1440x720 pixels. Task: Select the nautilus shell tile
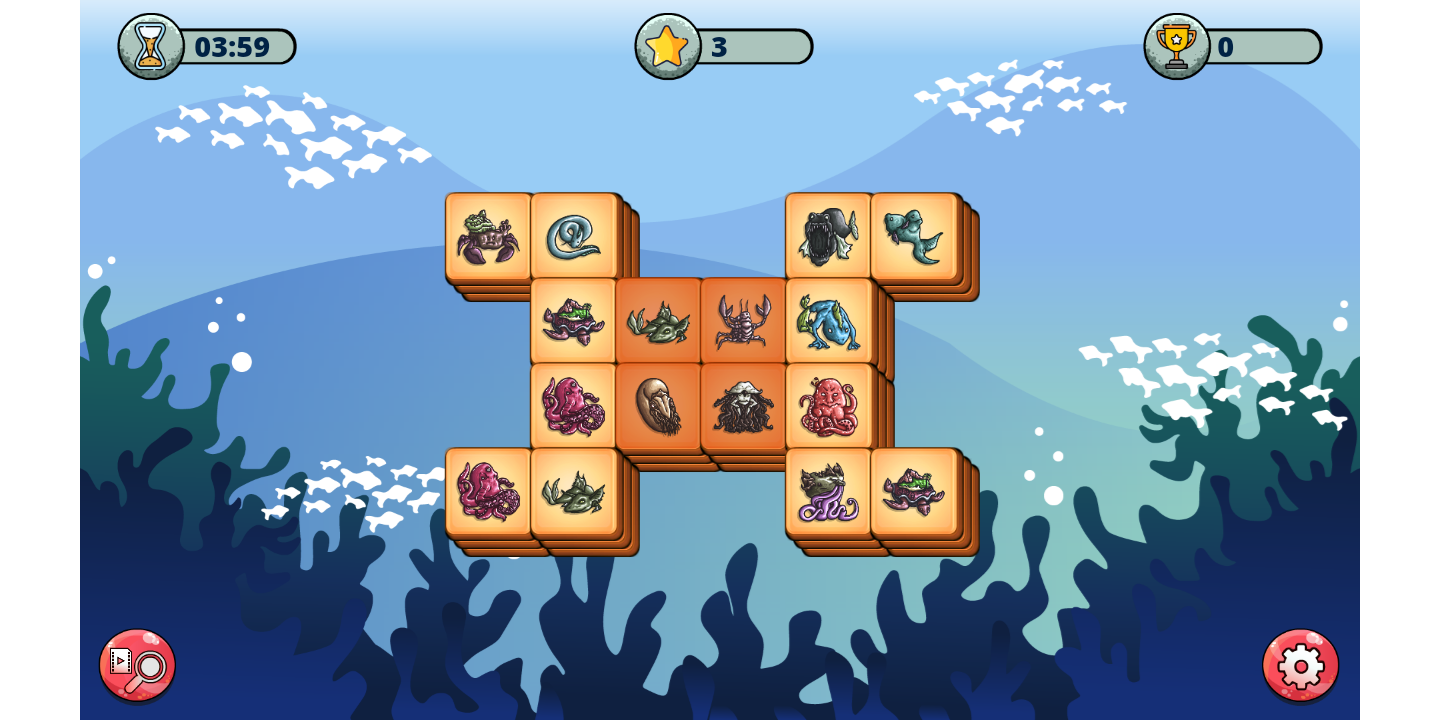660,406
